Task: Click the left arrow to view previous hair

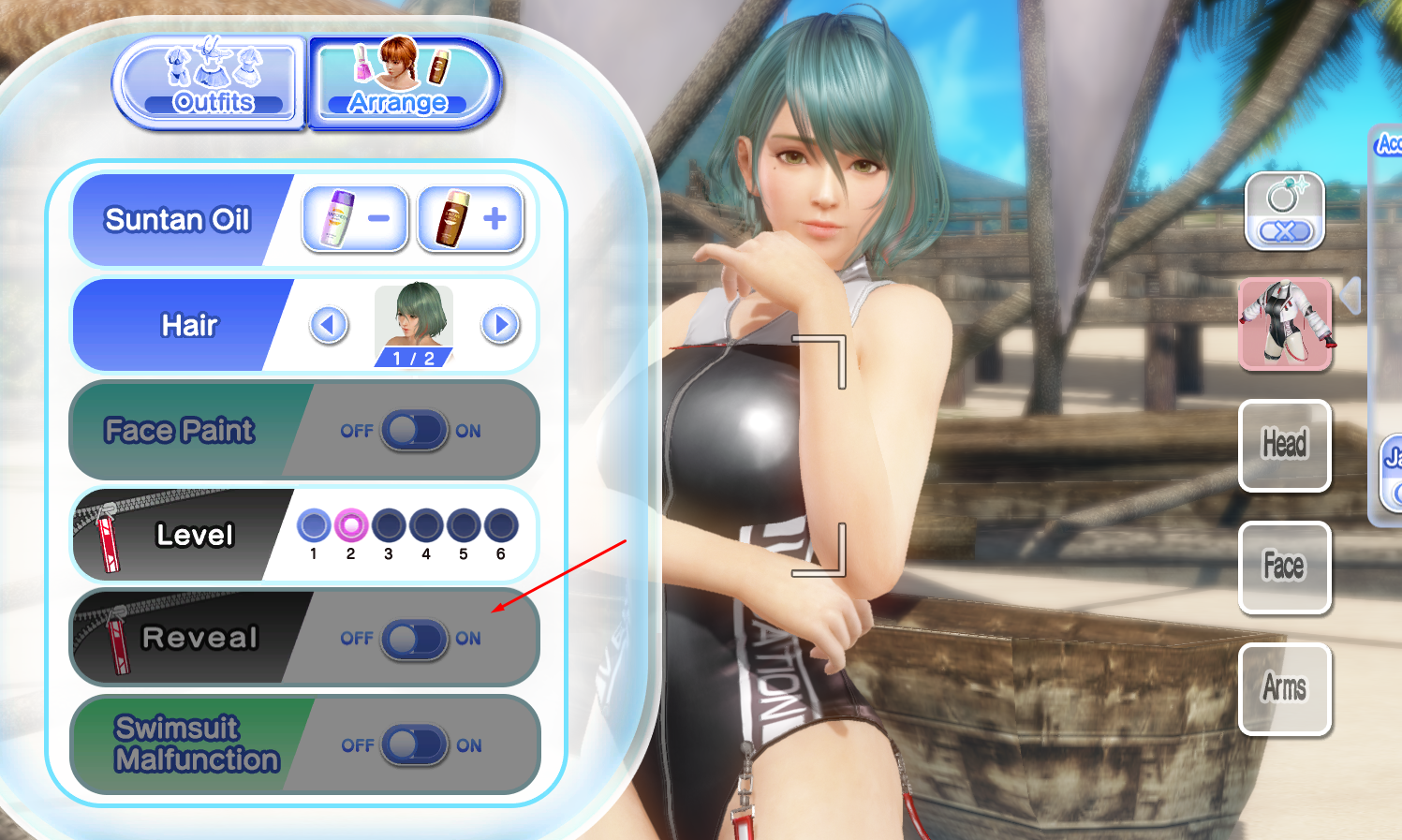Action: pos(328,325)
